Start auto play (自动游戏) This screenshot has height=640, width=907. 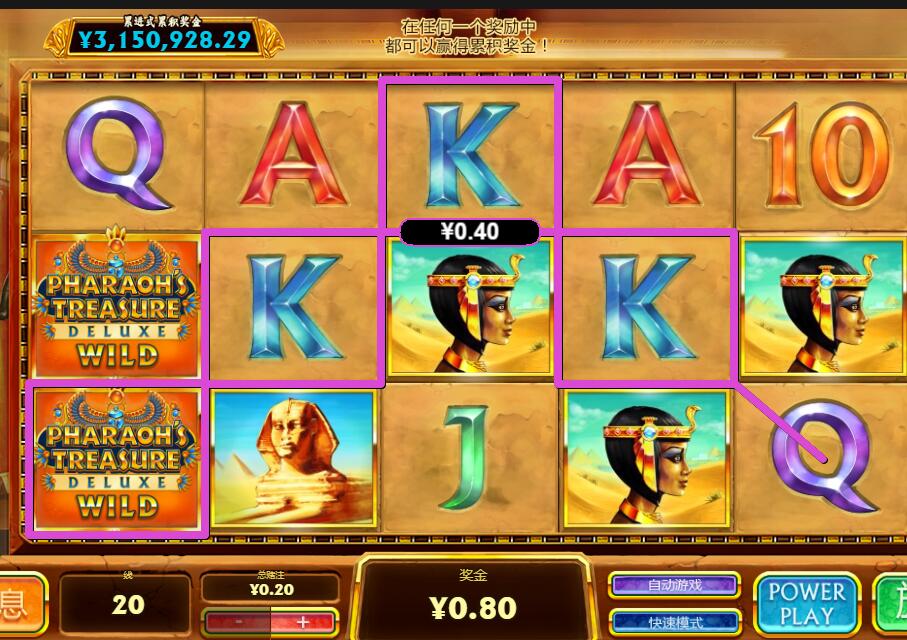tap(675, 585)
